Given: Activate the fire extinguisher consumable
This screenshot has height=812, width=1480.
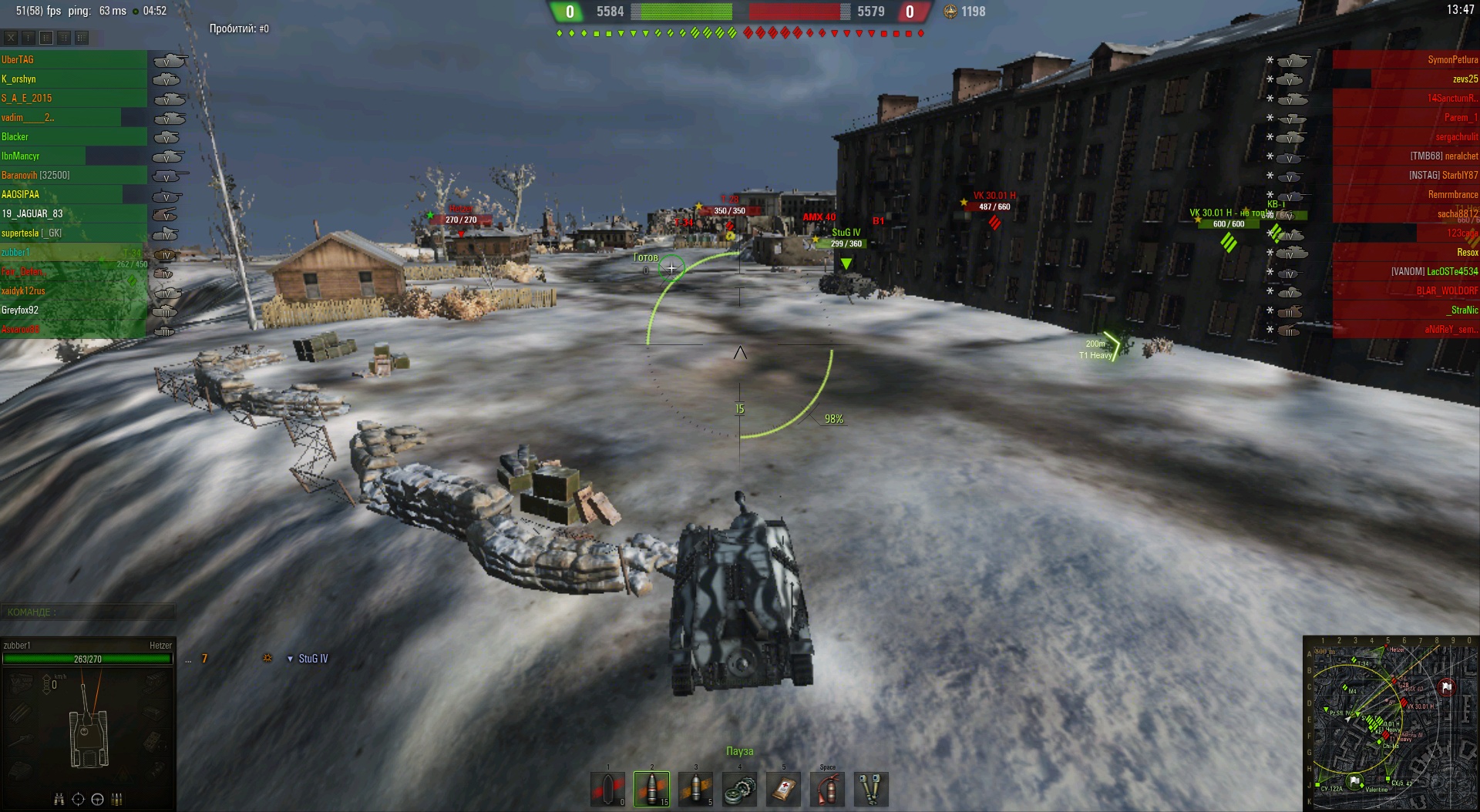Looking at the screenshot, I should pos(827,788).
